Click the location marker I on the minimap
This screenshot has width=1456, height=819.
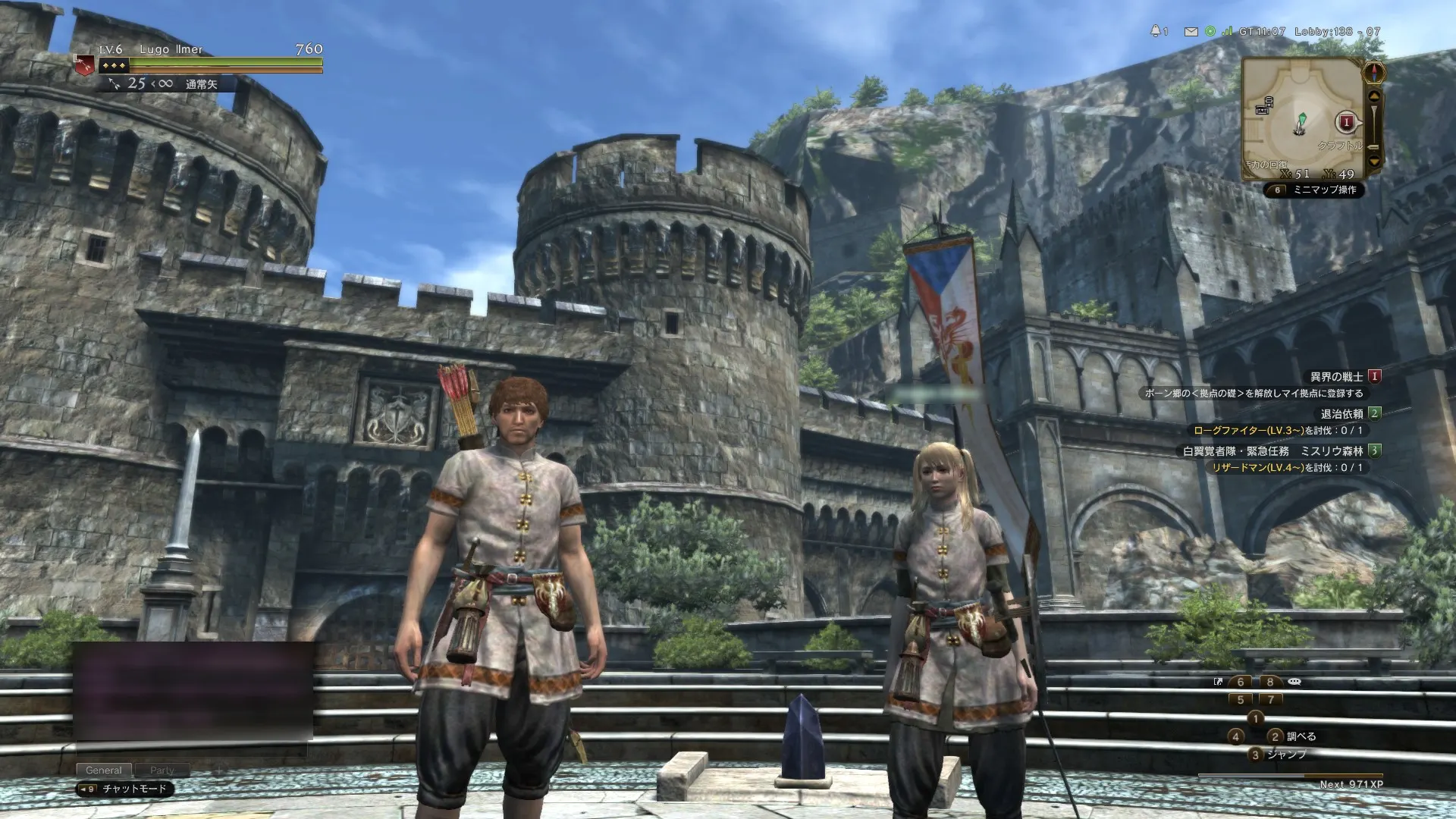point(1347,121)
